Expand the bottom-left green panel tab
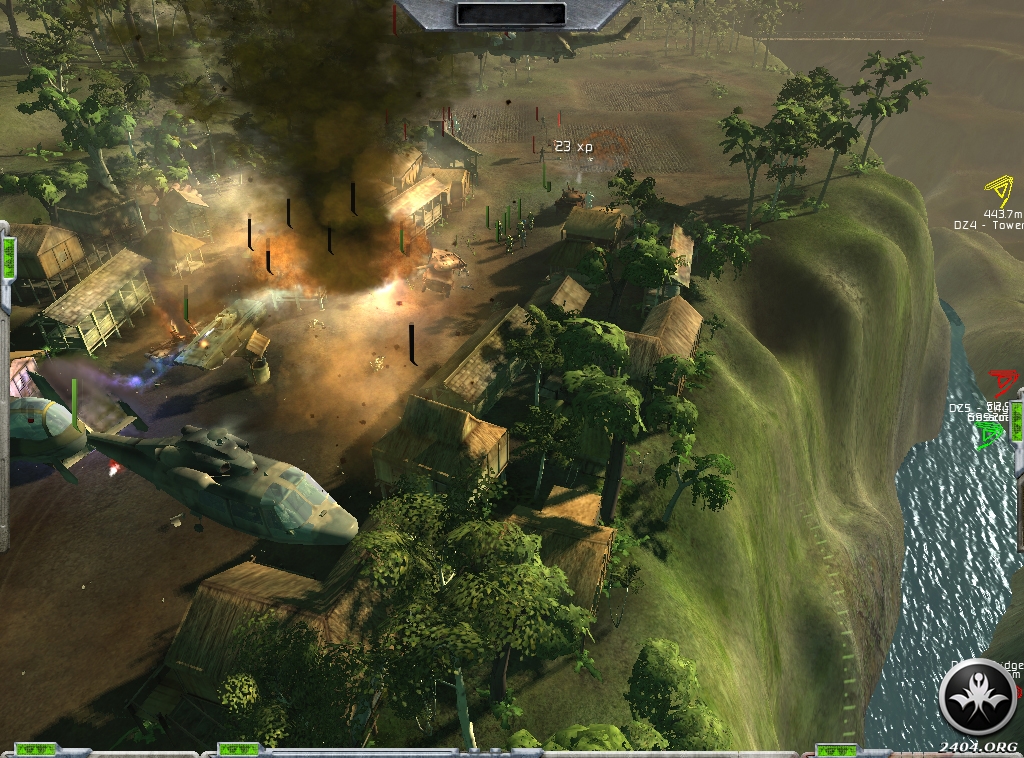This screenshot has width=1024, height=758. (x=34, y=749)
